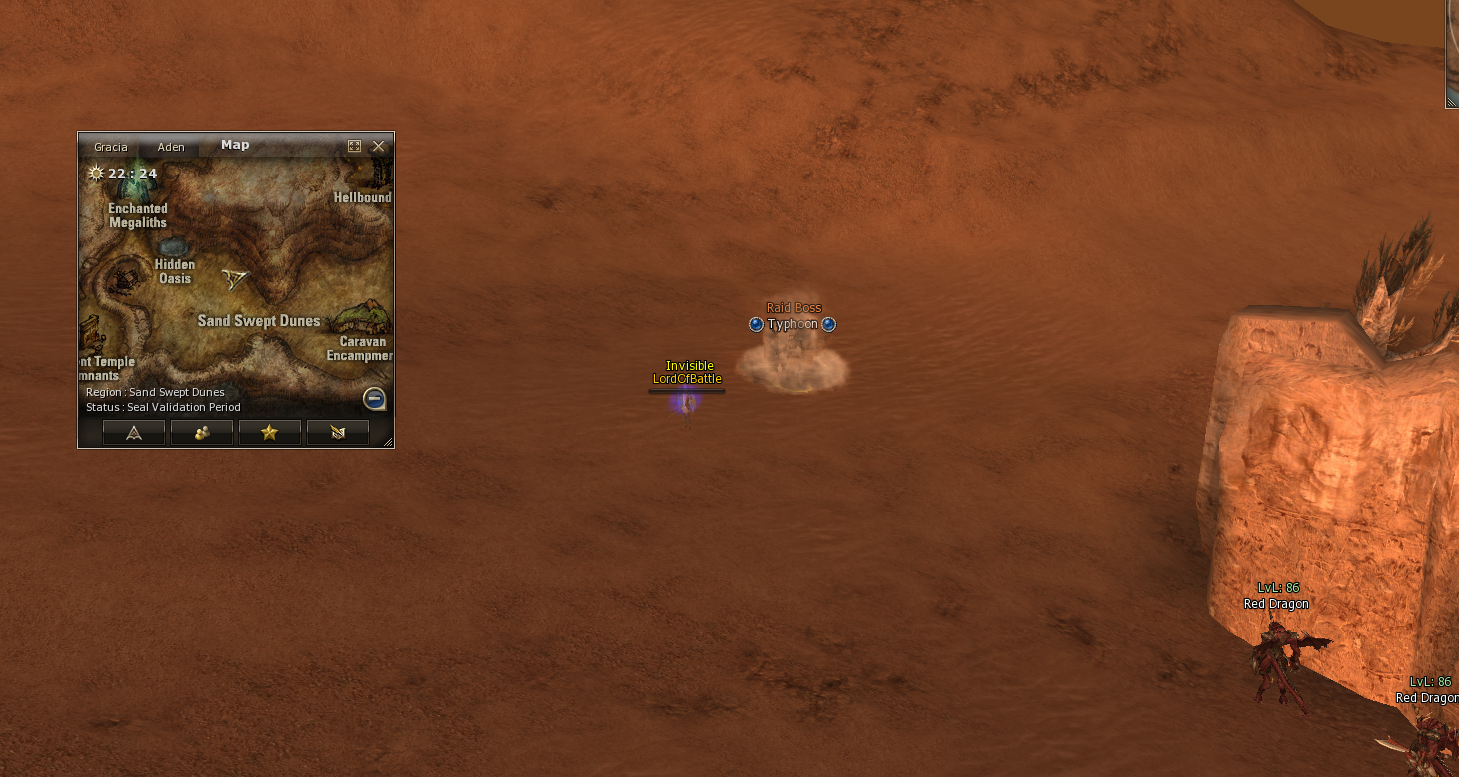The image size is (1459, 777).
Task: Click the flag-and-sword button below the map
Action: 337,432
